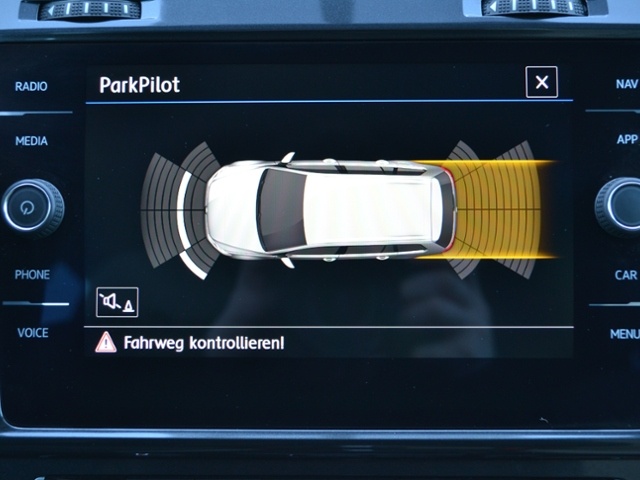This screenshot has width=640, height=480.
Task: Close the ParkPilot screen
Action: pos(541,83)
